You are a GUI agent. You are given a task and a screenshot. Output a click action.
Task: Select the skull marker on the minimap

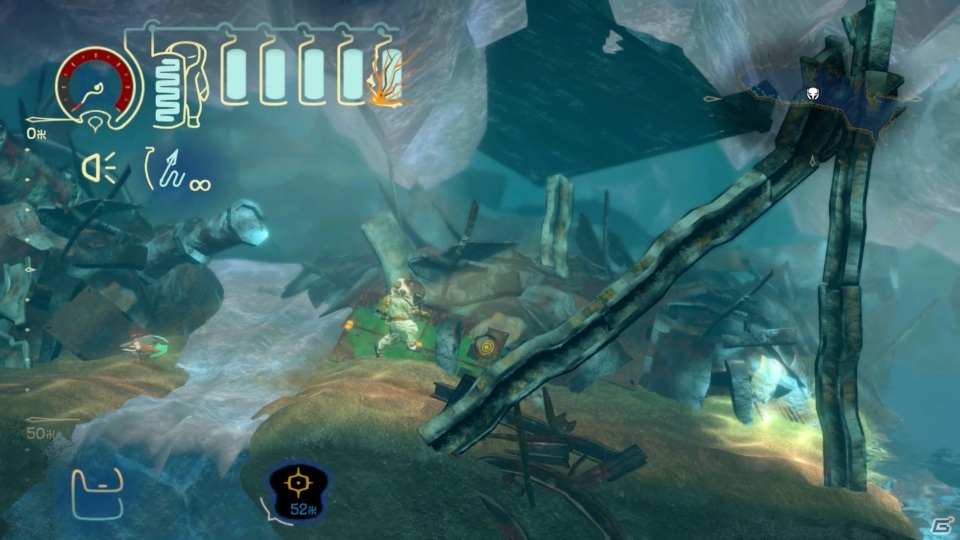point(814,94)
